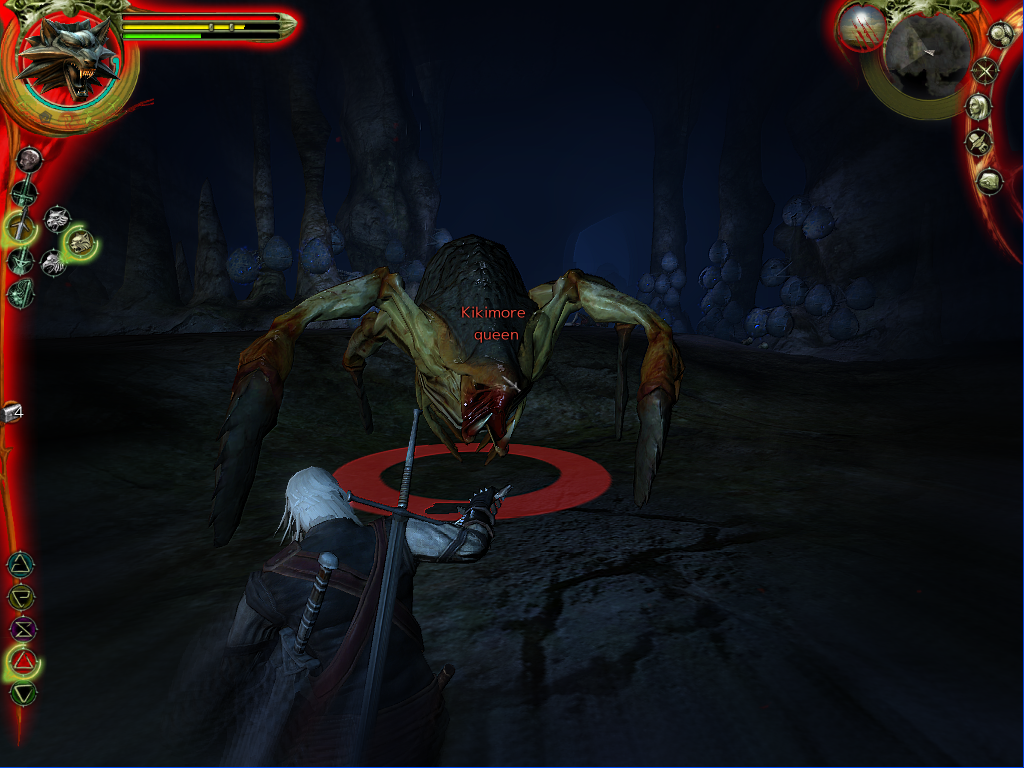Open the crossed-lines compass button

pos(987,70)
